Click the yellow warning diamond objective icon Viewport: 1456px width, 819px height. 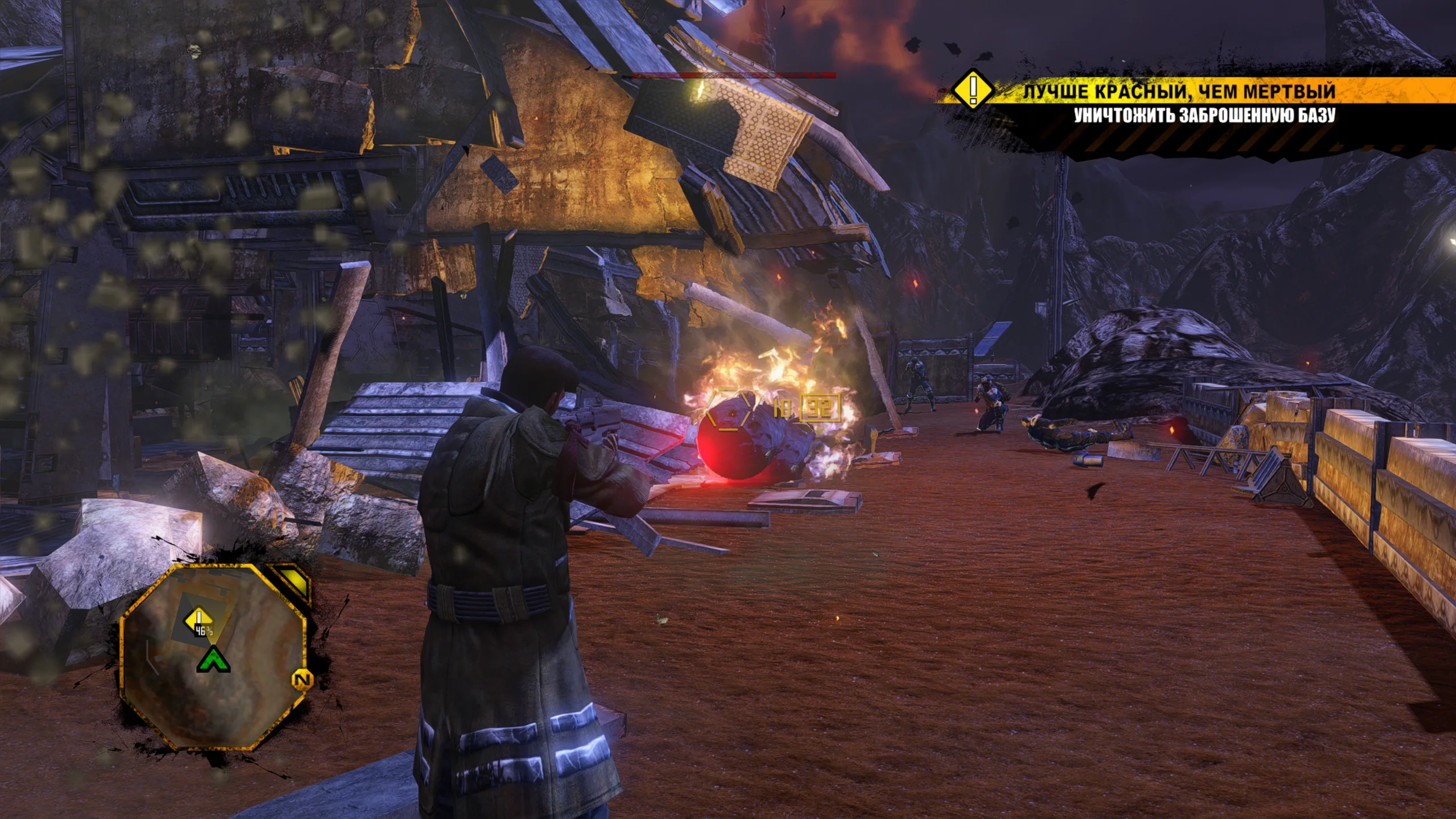pyautogui.click(x=973, y=89)
